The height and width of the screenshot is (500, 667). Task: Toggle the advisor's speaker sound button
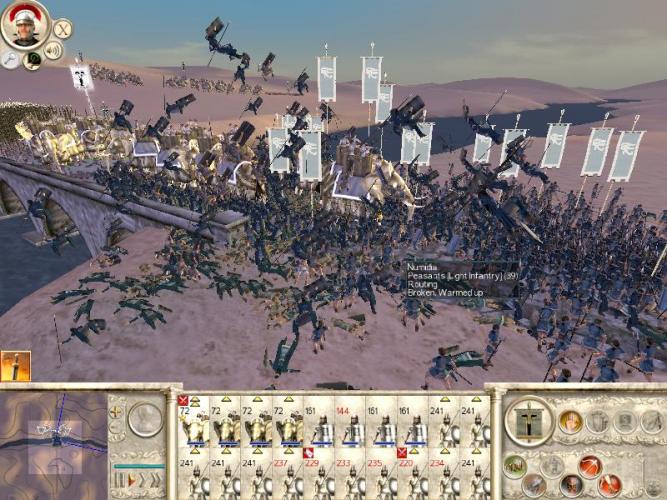[53, 50]
